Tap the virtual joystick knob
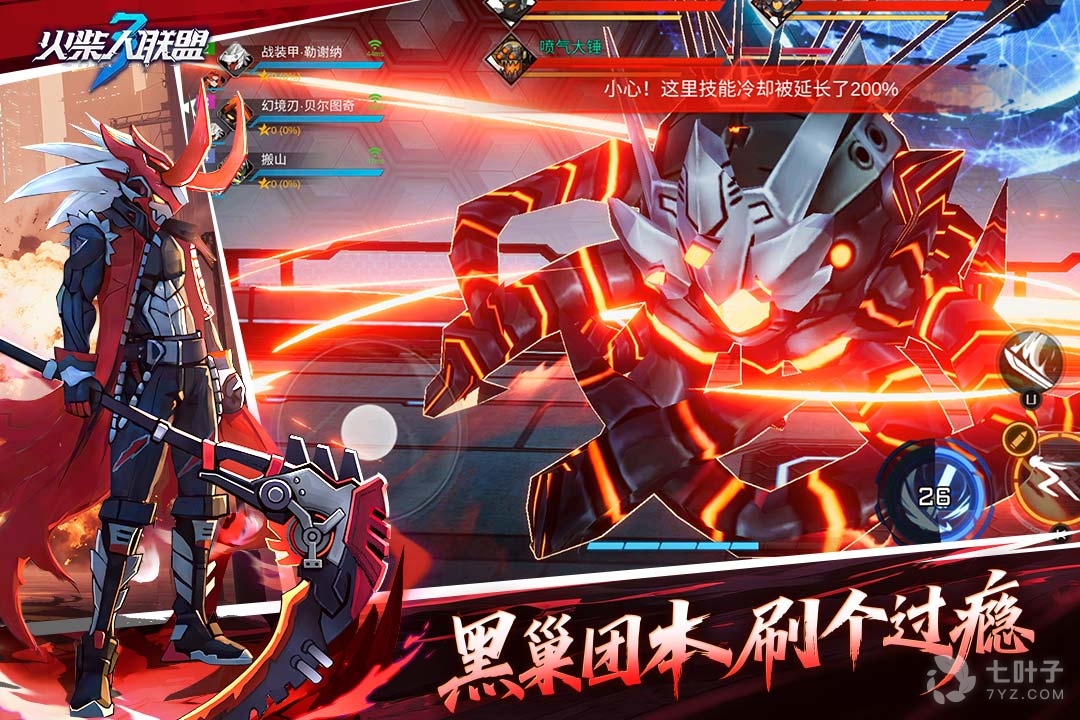 tap(369, 431)
